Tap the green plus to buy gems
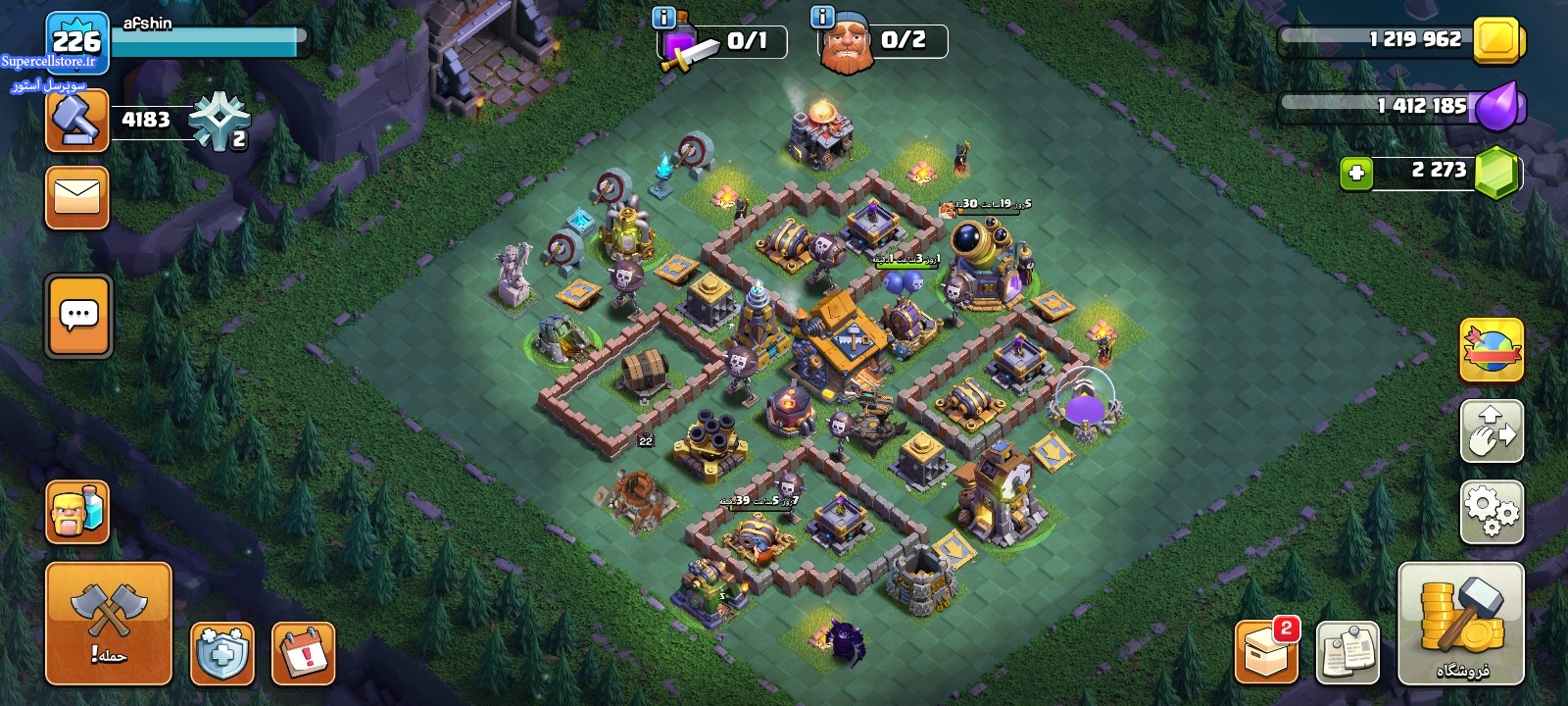The height and width of the screenshot is (706, 1568). (1356, 174)
